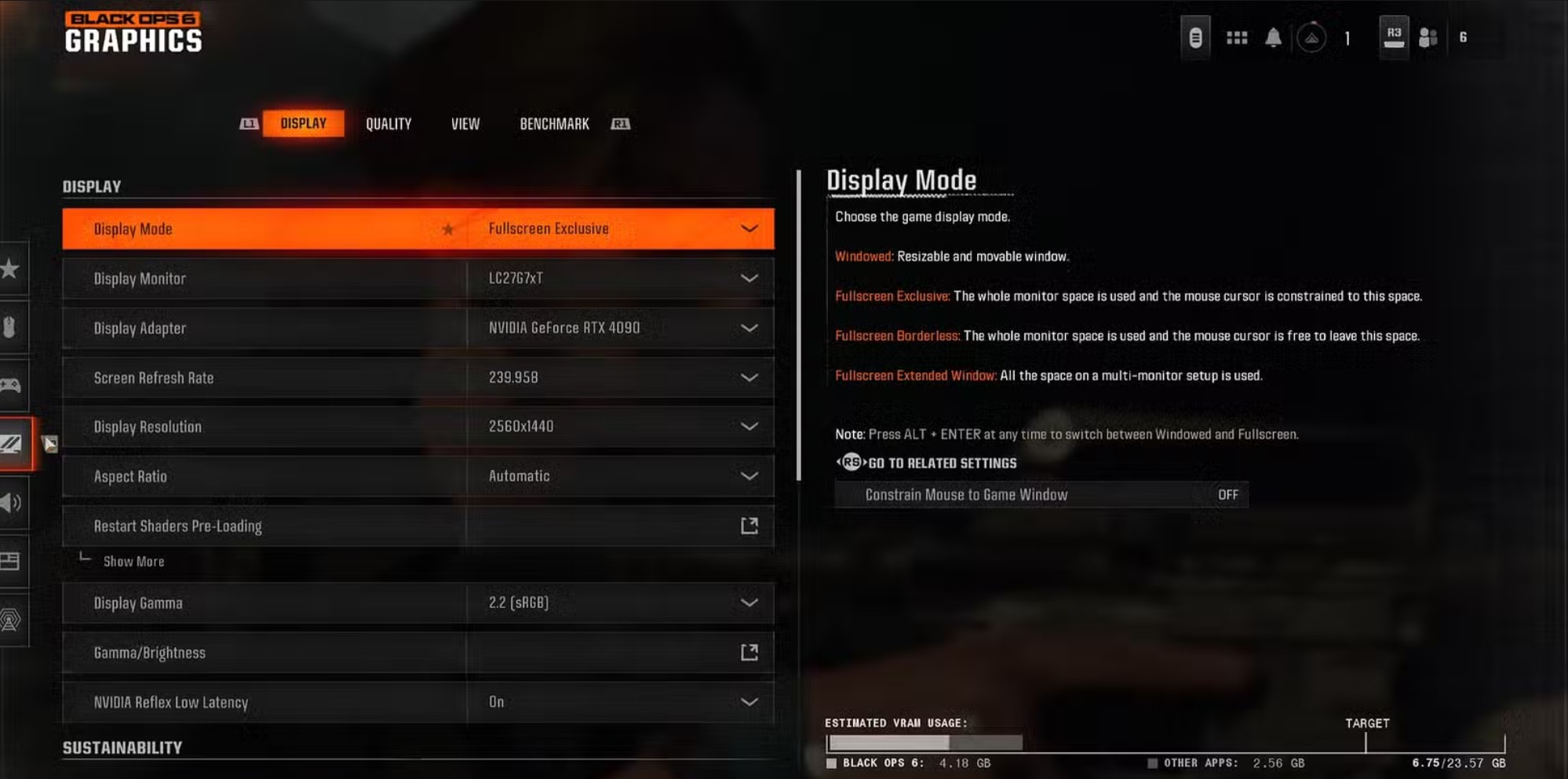Screen dimensions: 1568x779
Task: Open the View tab
Action: 465,124
